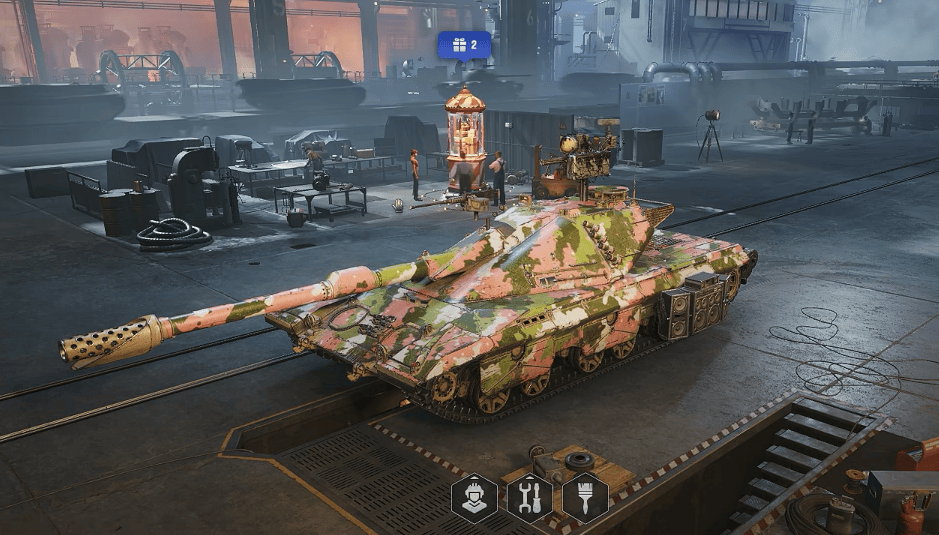Open the paintbrush customization icon
Screen dimensions: 939x535
click(x=585, y=497)
